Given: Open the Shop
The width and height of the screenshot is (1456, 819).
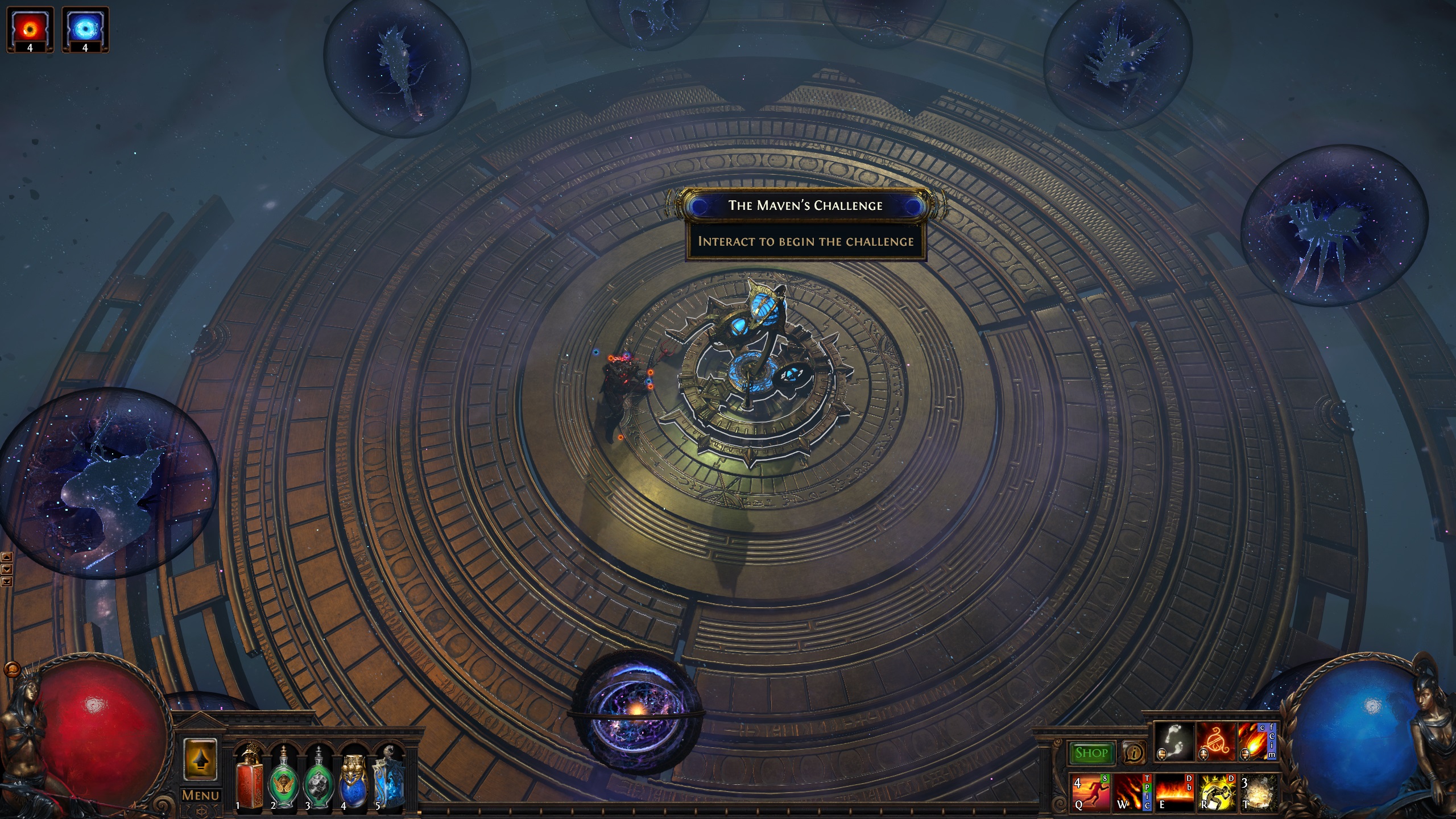Looking at the screenshot, I should pos(1093,753).
